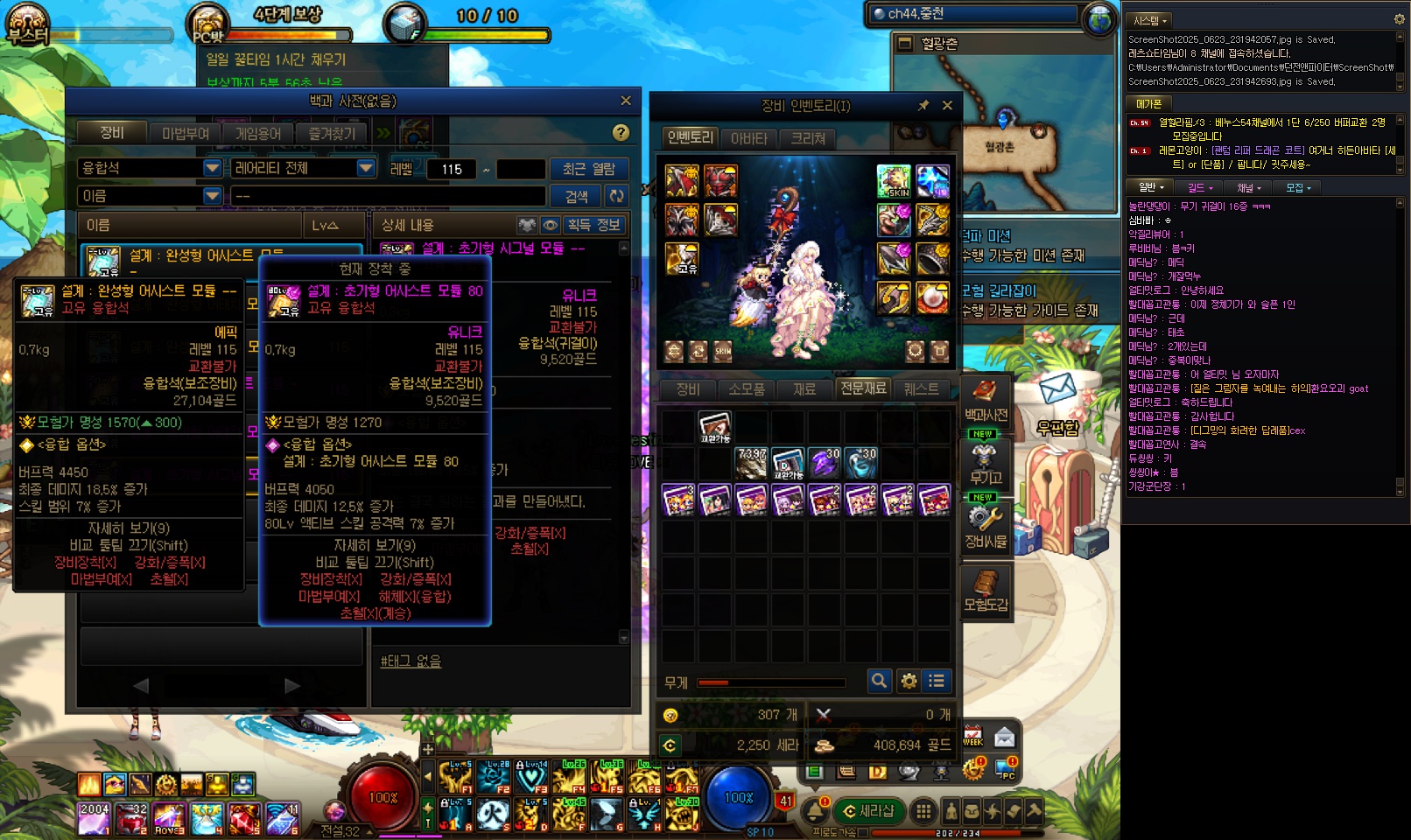Click the 검색 search button

(x=576, y=196)
